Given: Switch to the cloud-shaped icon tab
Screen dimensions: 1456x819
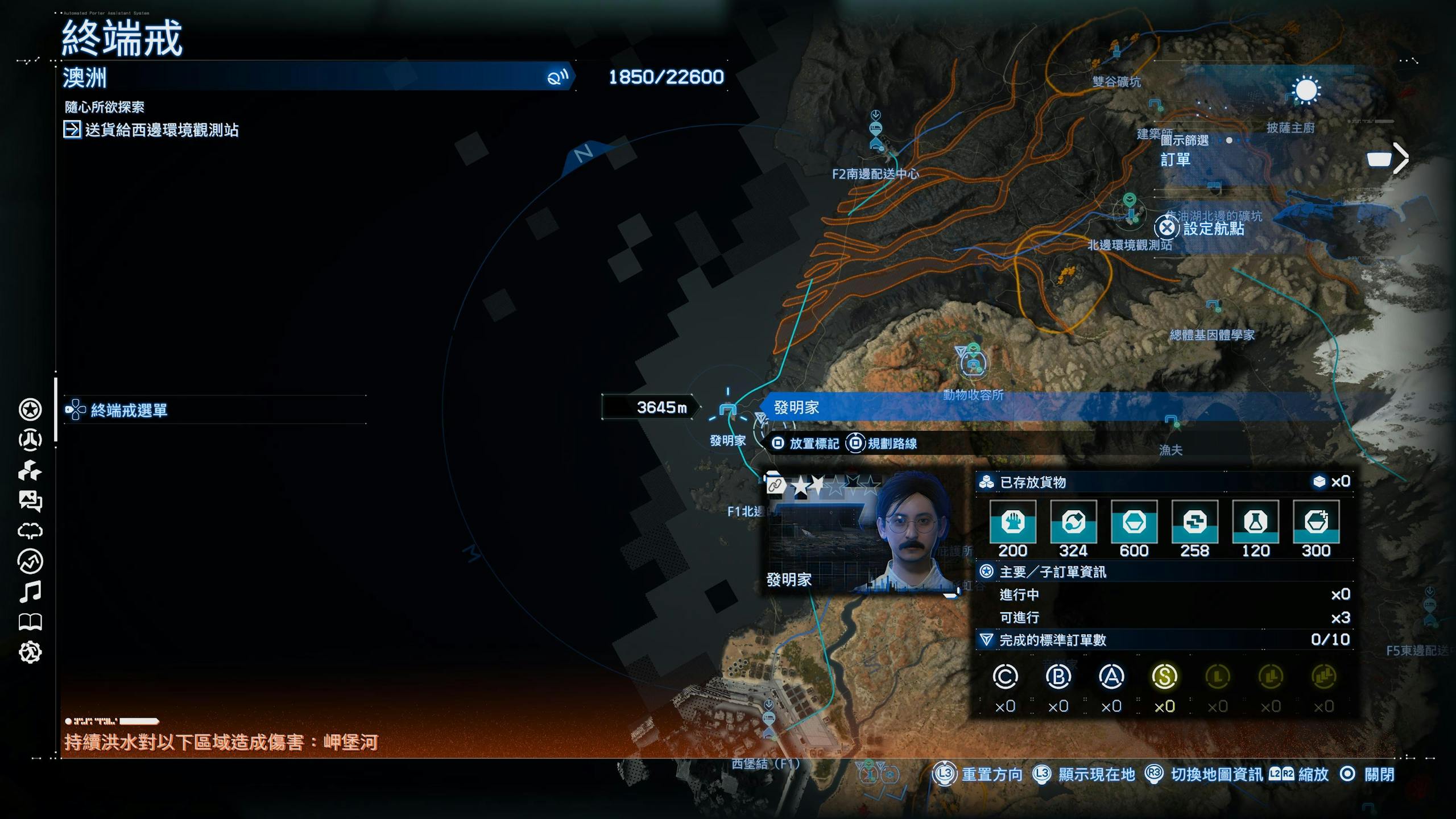Looking at the screenshot, I should 30,531.
